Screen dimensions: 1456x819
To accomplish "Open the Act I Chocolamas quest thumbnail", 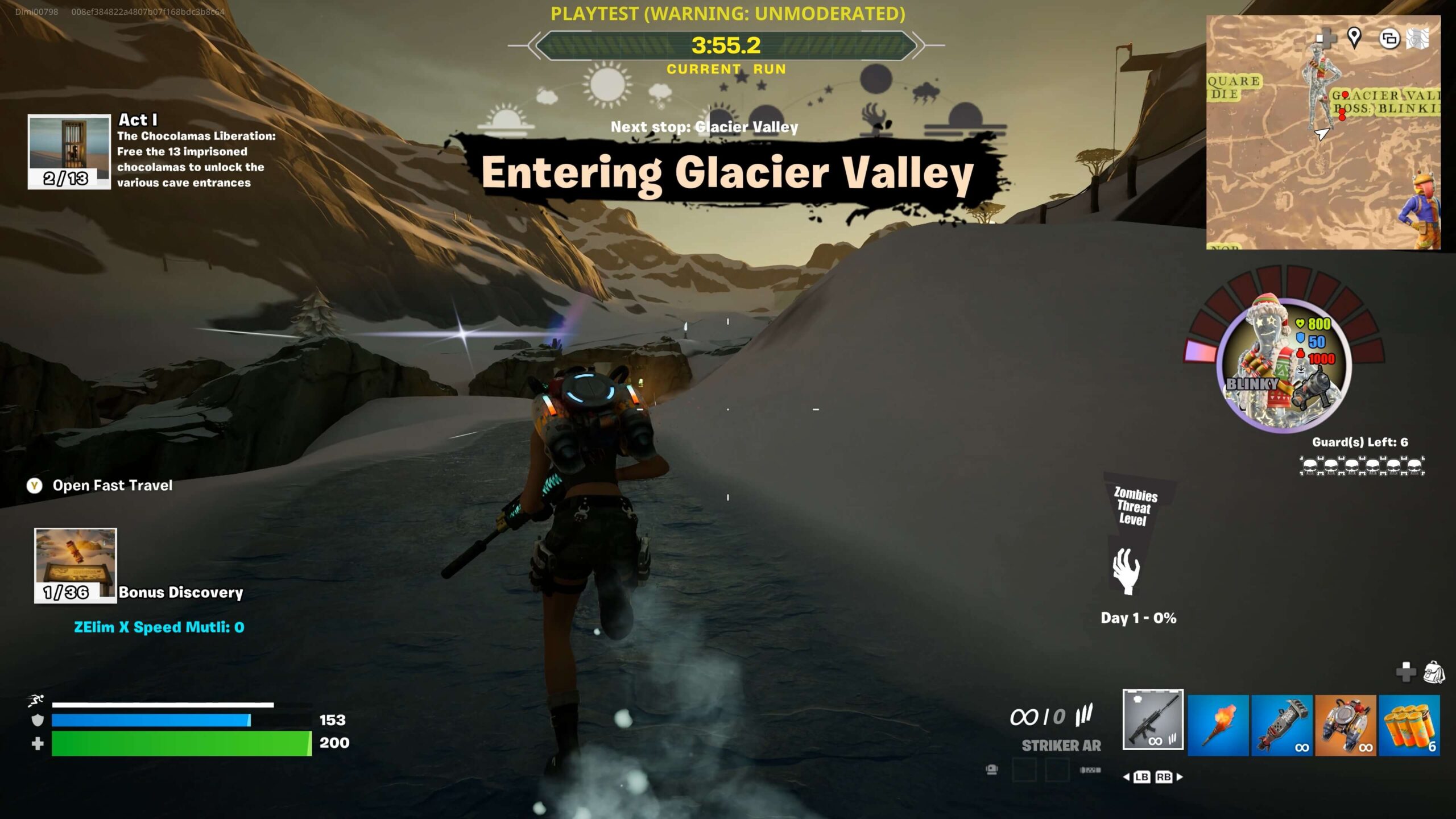I will point(69,151).
